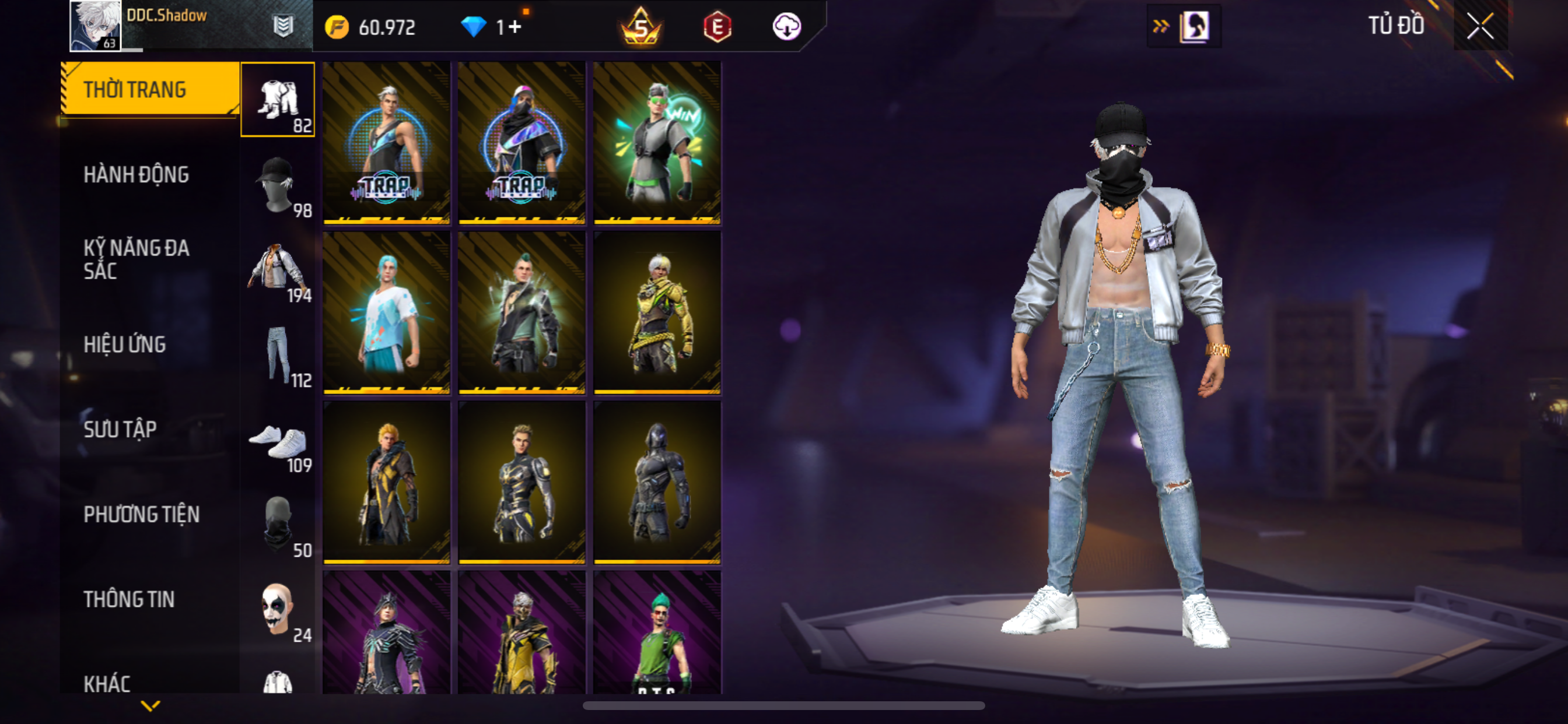Pick the green WIN outfit thumbnail
The width and height of the screenshot is (1568, 724).
pyautogui.click(x=657, y=143)
